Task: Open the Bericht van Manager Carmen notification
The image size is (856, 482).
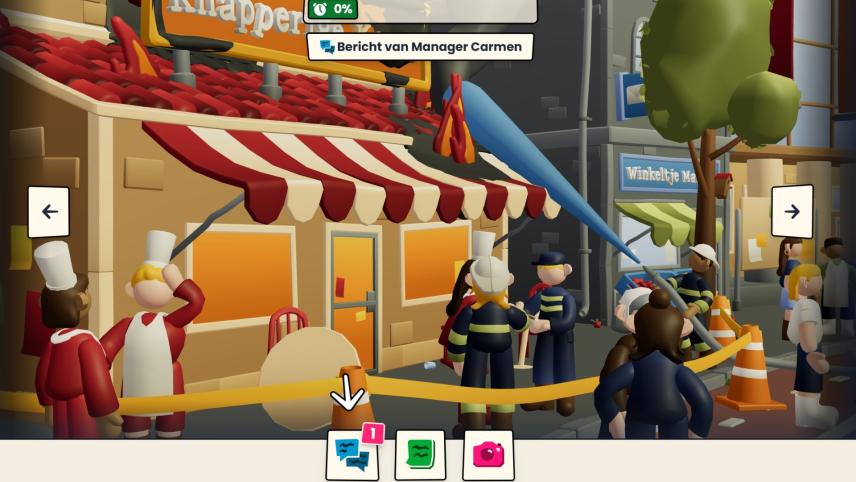Action: [x=420, y=47]
